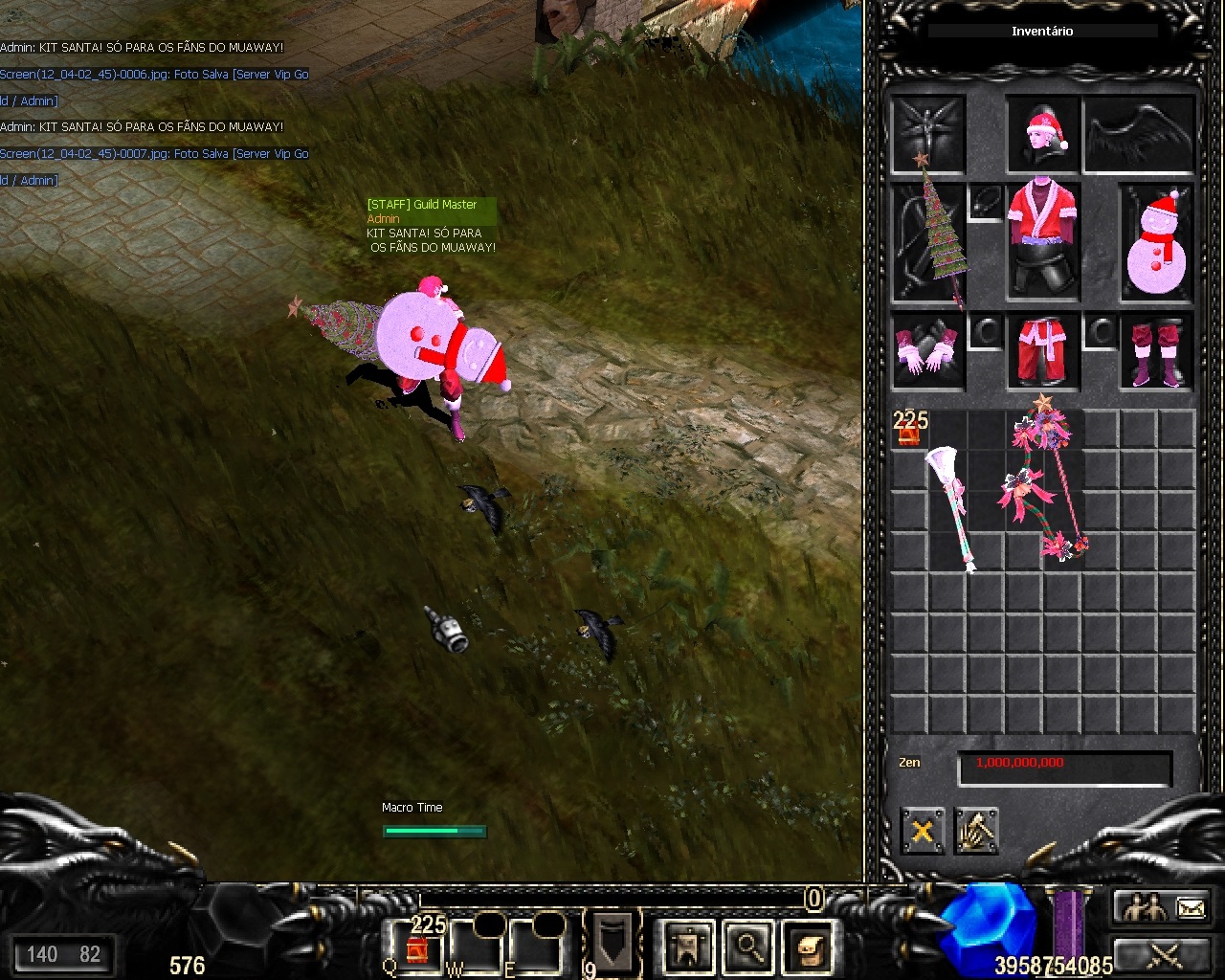
Task: Select the festive ribbon-decorated bow
Action: coord(1045,486)
